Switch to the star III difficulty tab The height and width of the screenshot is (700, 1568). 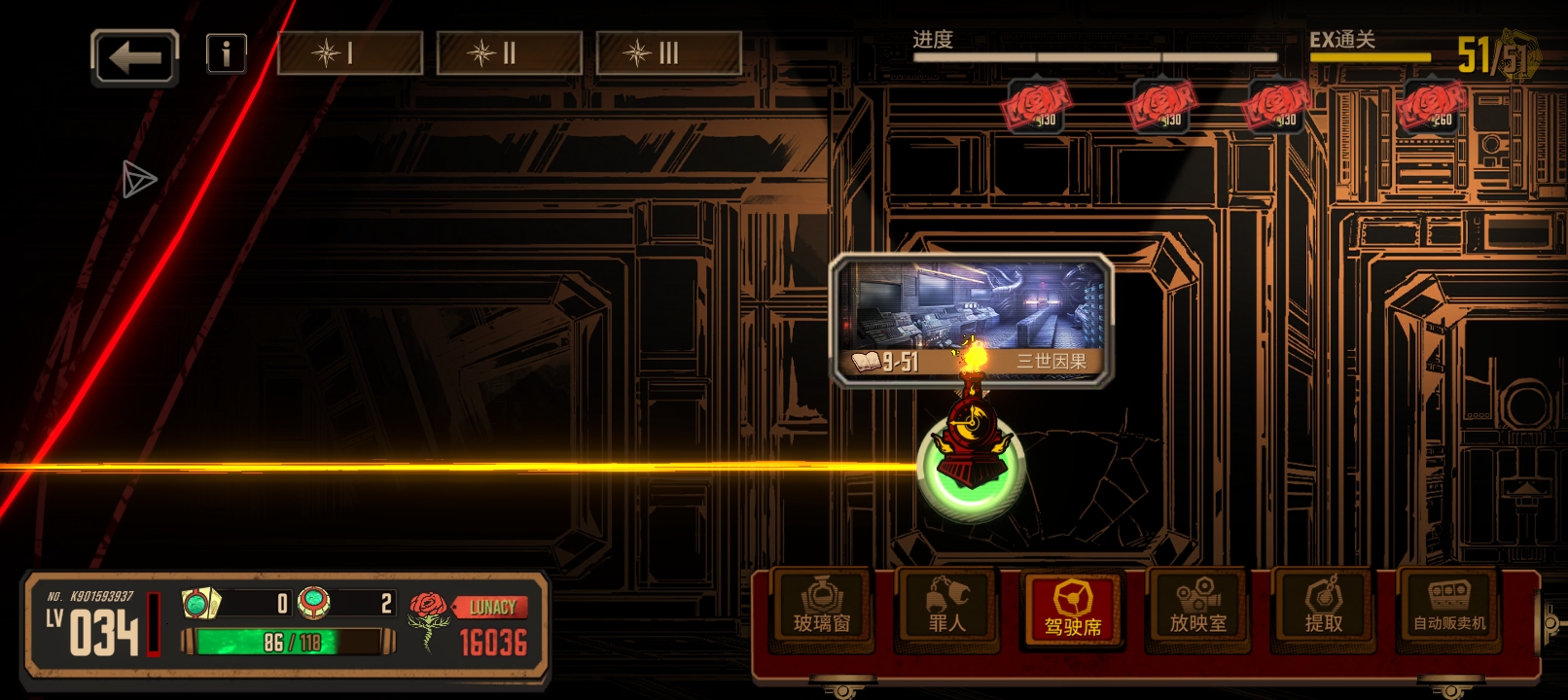pos(668,53)
